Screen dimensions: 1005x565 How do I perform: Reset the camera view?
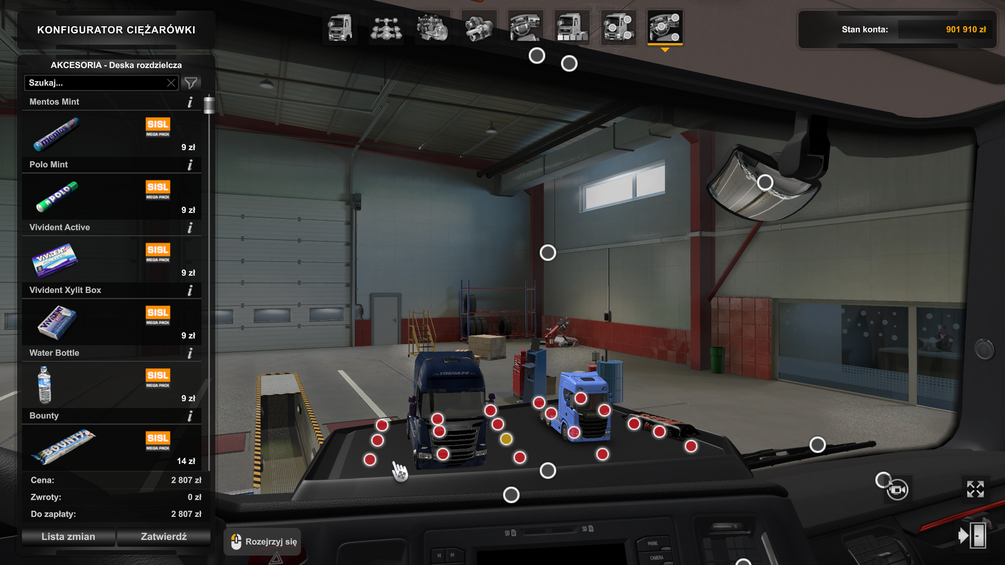897,489
